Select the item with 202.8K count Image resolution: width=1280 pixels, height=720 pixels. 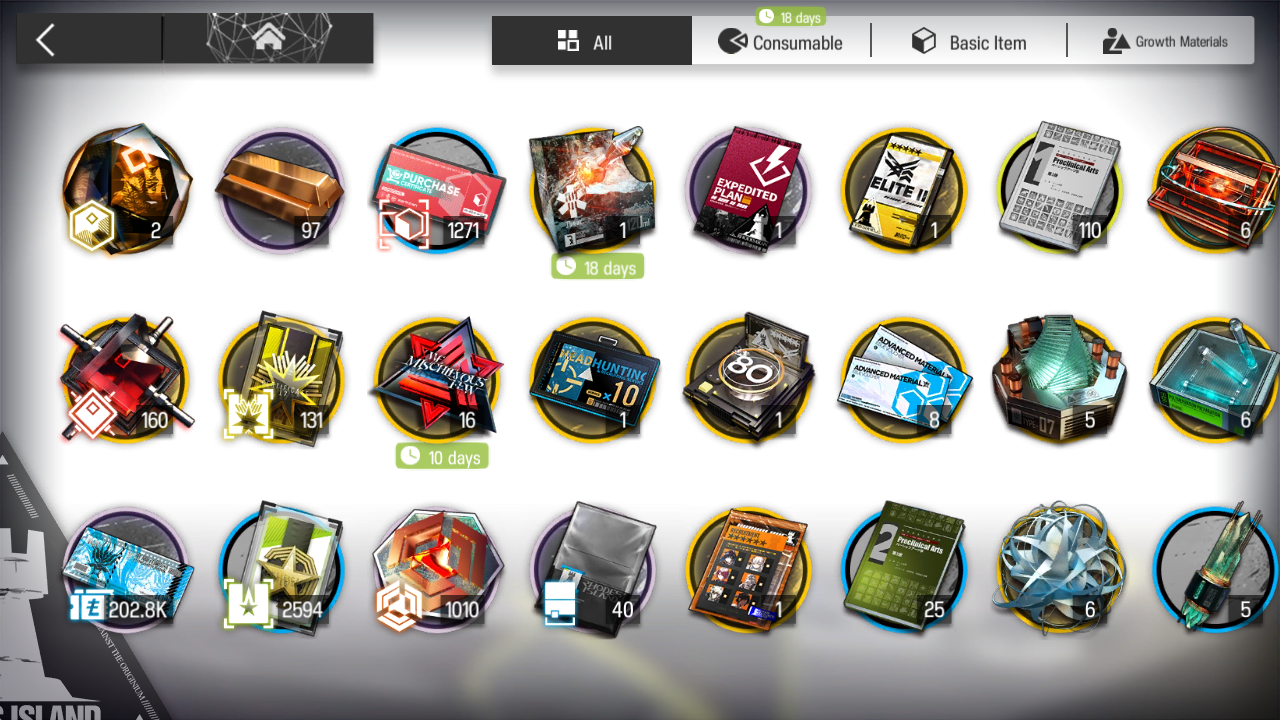[x=125, y=568]
